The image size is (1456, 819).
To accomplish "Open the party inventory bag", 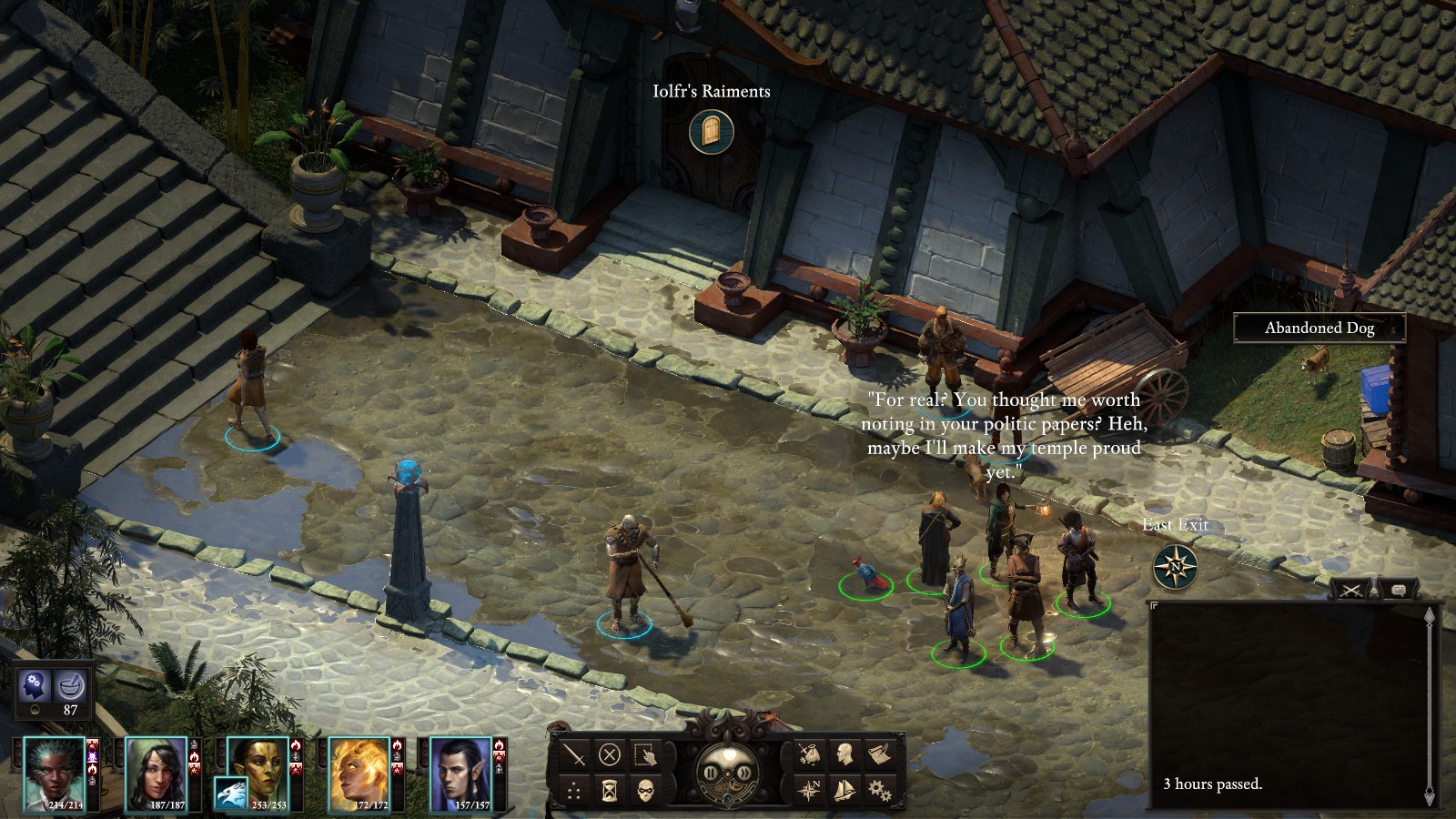I will (x=808, y=753).
